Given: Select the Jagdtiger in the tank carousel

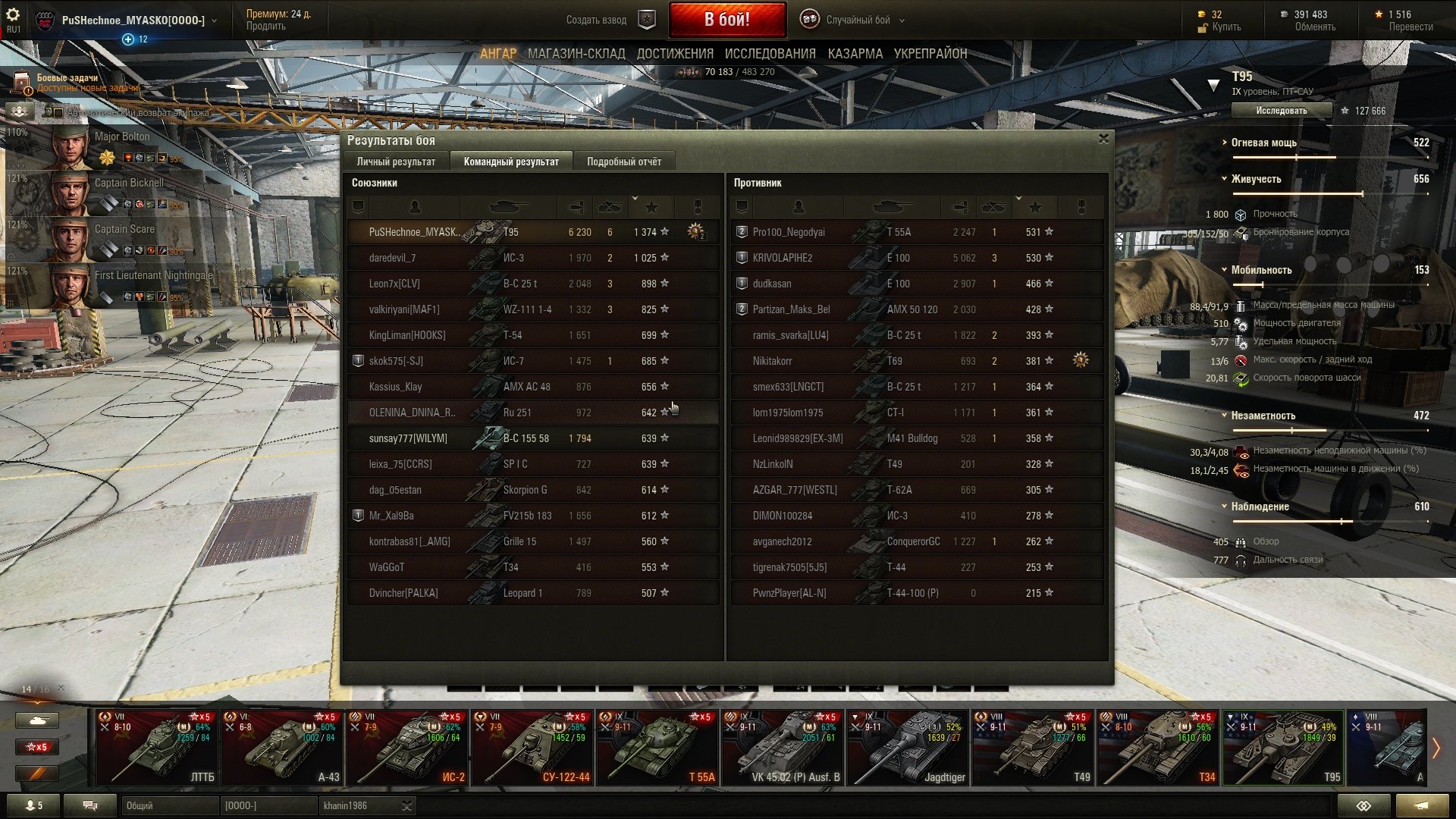Looking at the screenshot, I should pos(906,747).
